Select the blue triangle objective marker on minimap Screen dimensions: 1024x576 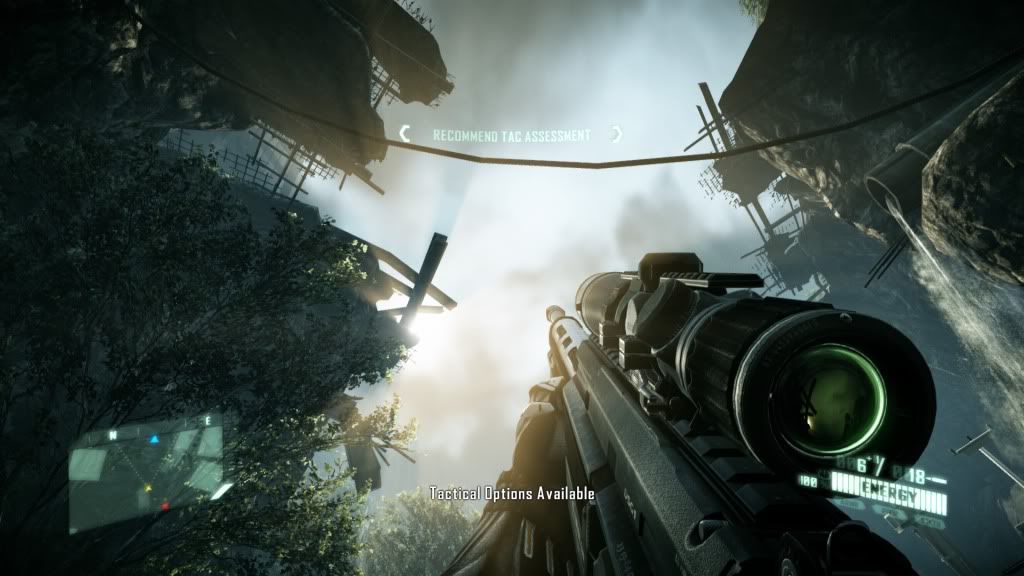tap(154, 438)
